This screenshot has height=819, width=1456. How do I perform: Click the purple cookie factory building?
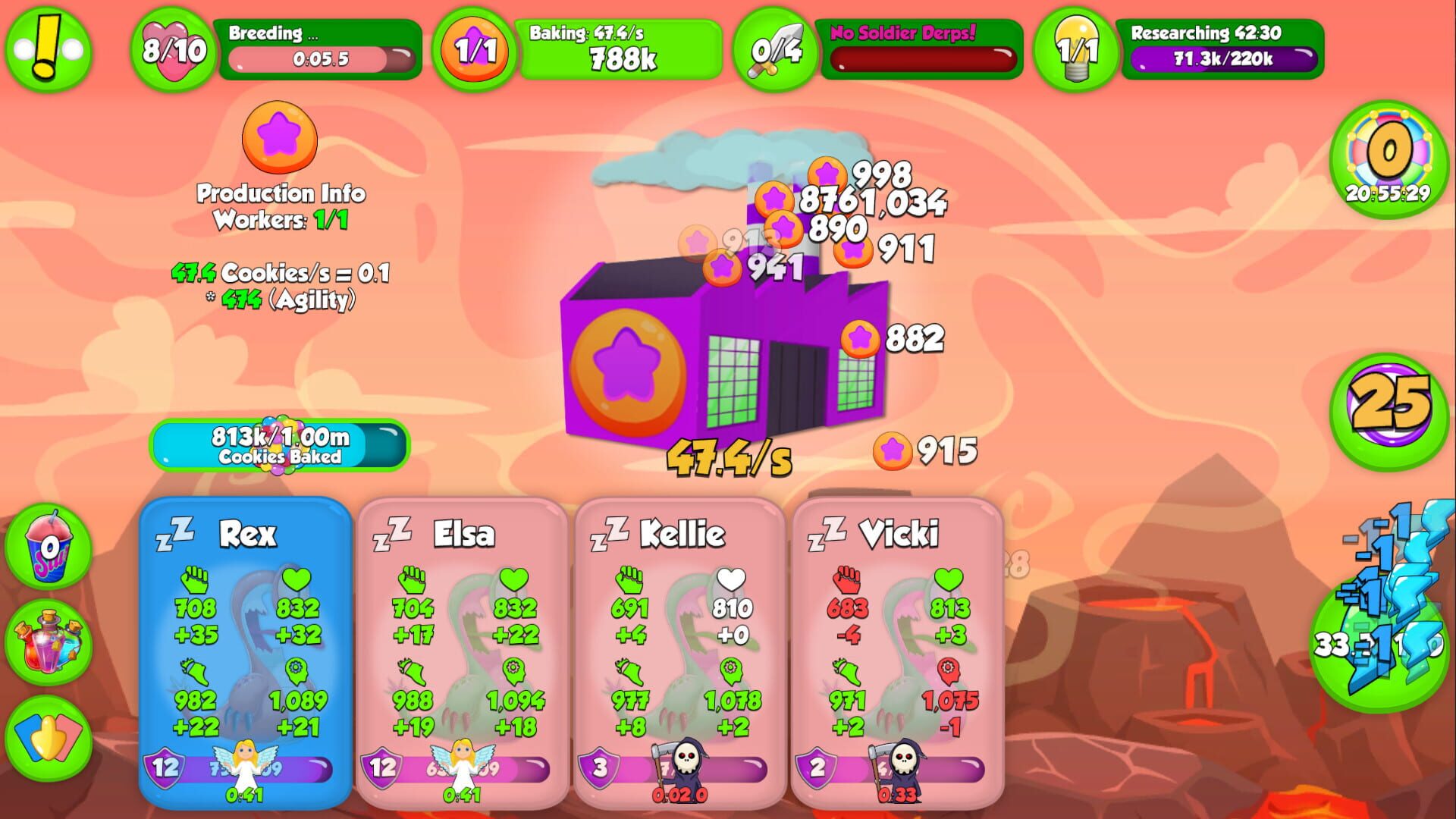coord(720,356)
